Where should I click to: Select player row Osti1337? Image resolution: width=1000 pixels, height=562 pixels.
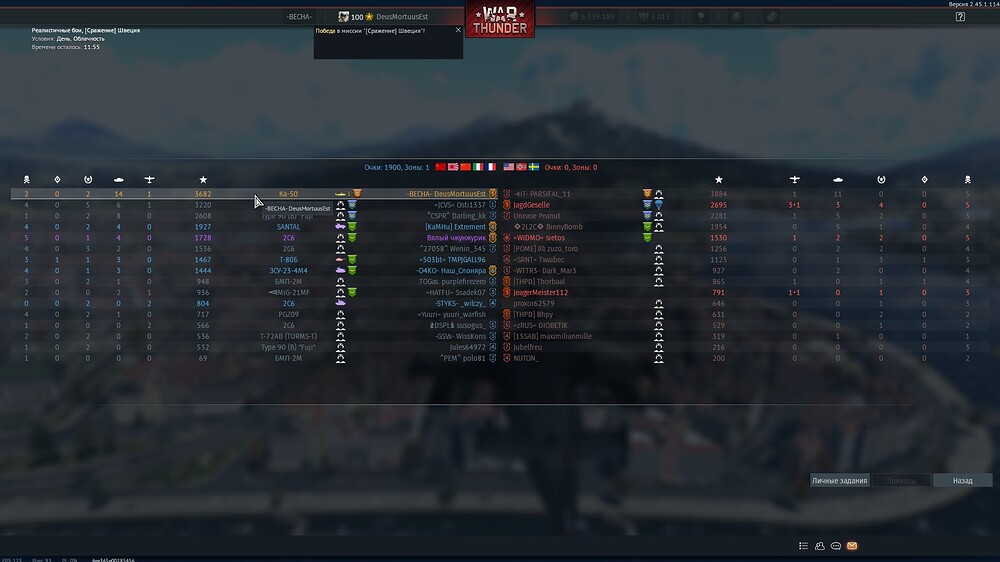[x=459, y=205]
